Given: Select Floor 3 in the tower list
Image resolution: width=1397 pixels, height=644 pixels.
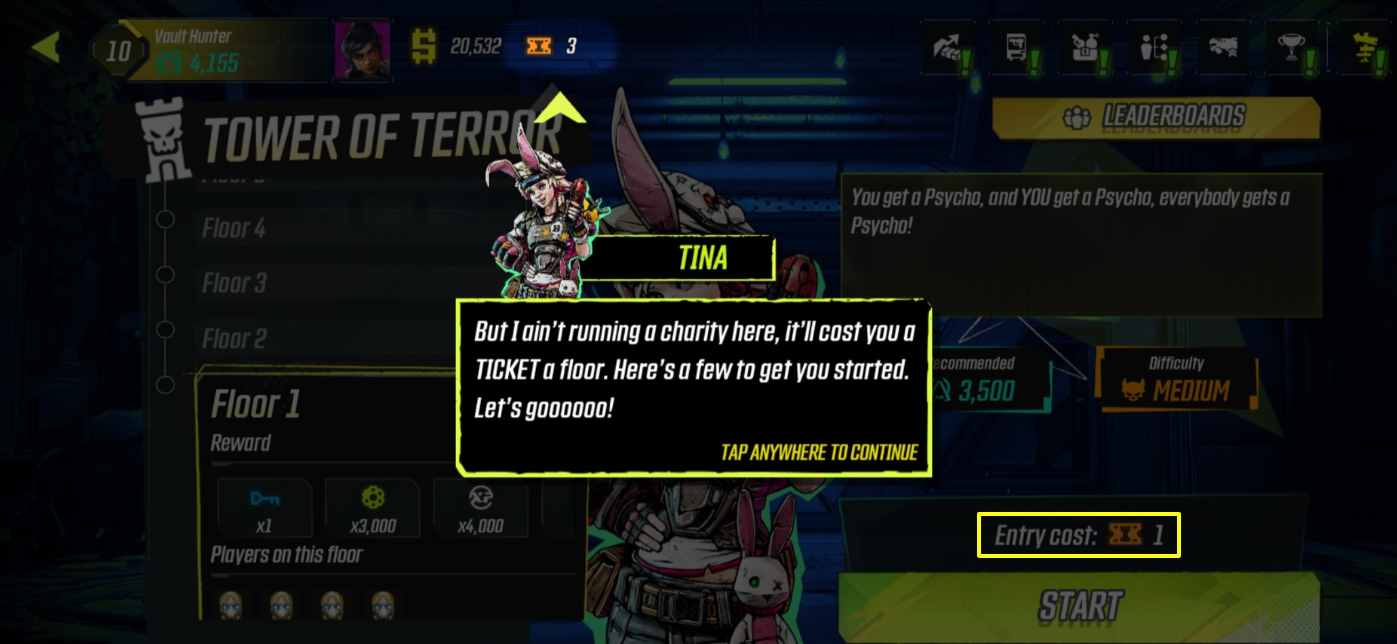Looking at the screenshot, I should click(234, 284).
